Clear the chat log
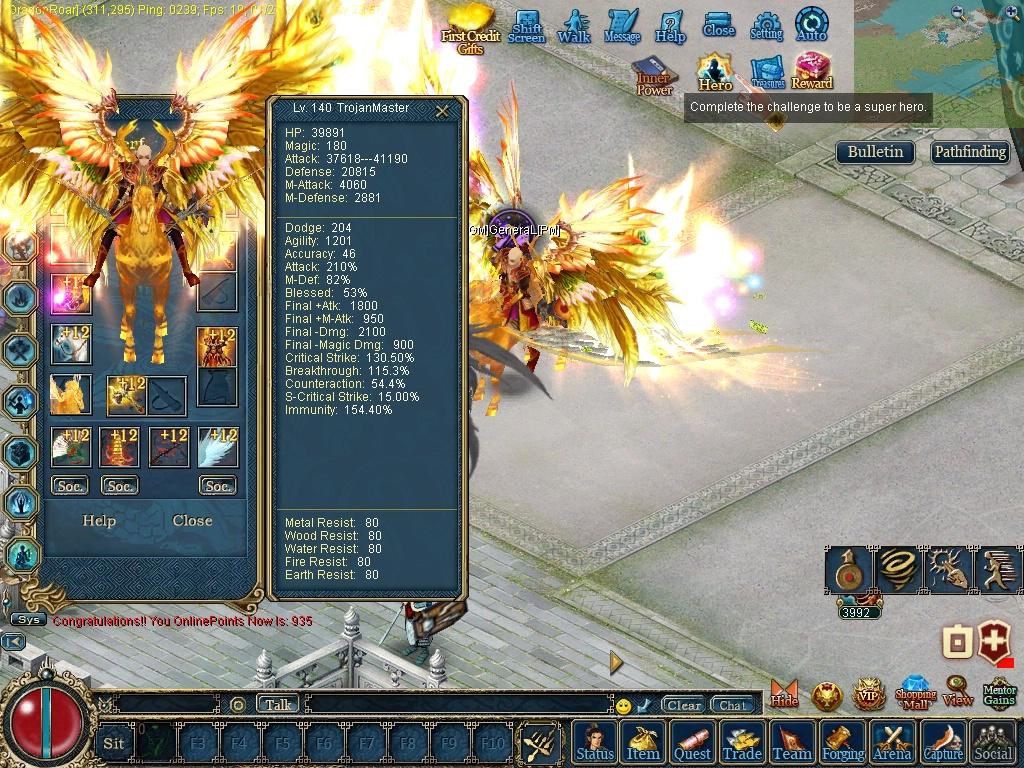1024x768 pixels. tap(684, 705)
